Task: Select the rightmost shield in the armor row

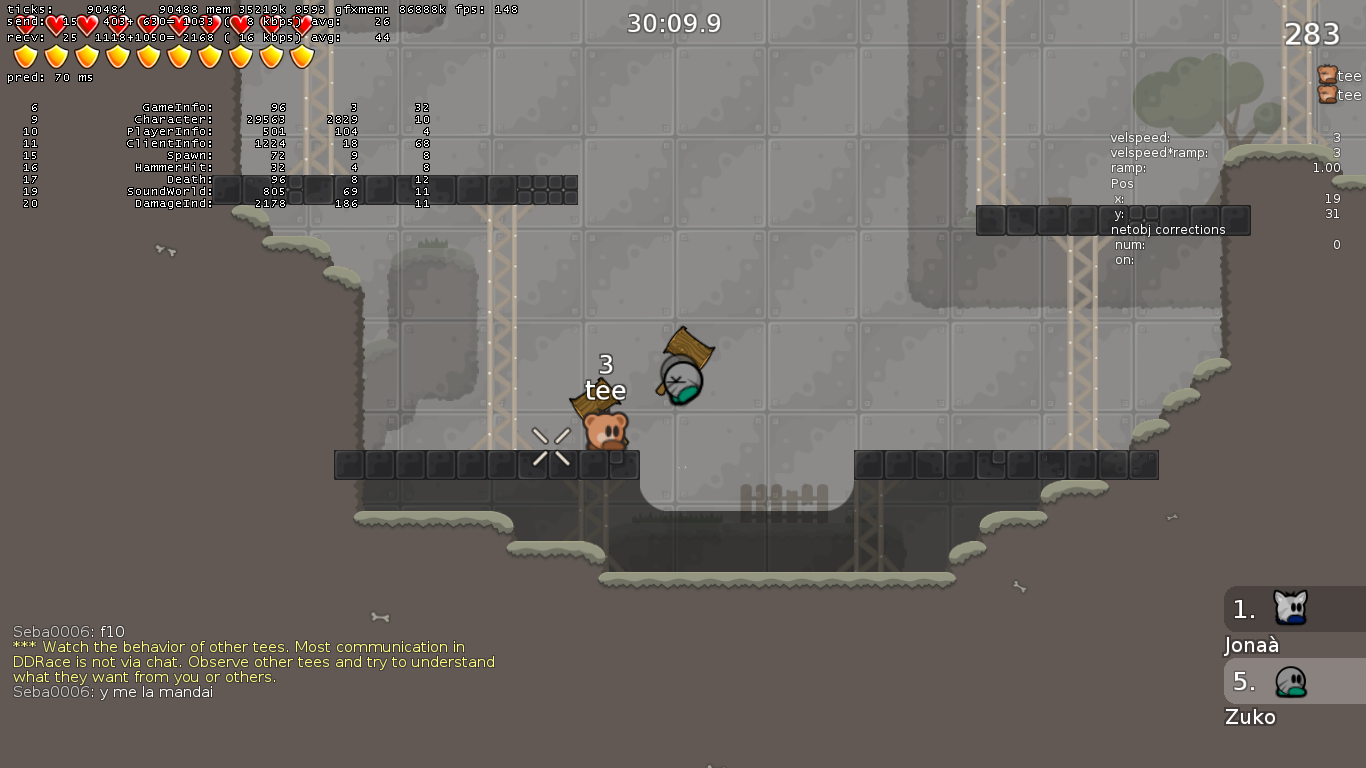Action: tap(303, 58)
